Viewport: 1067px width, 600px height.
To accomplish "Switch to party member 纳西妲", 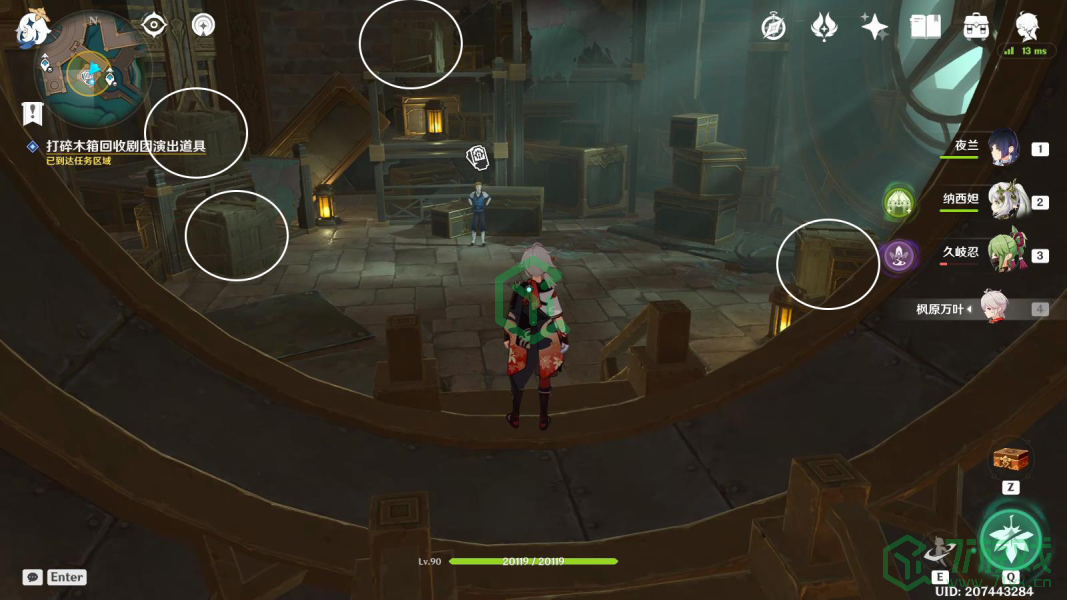I will point(1003,201).
